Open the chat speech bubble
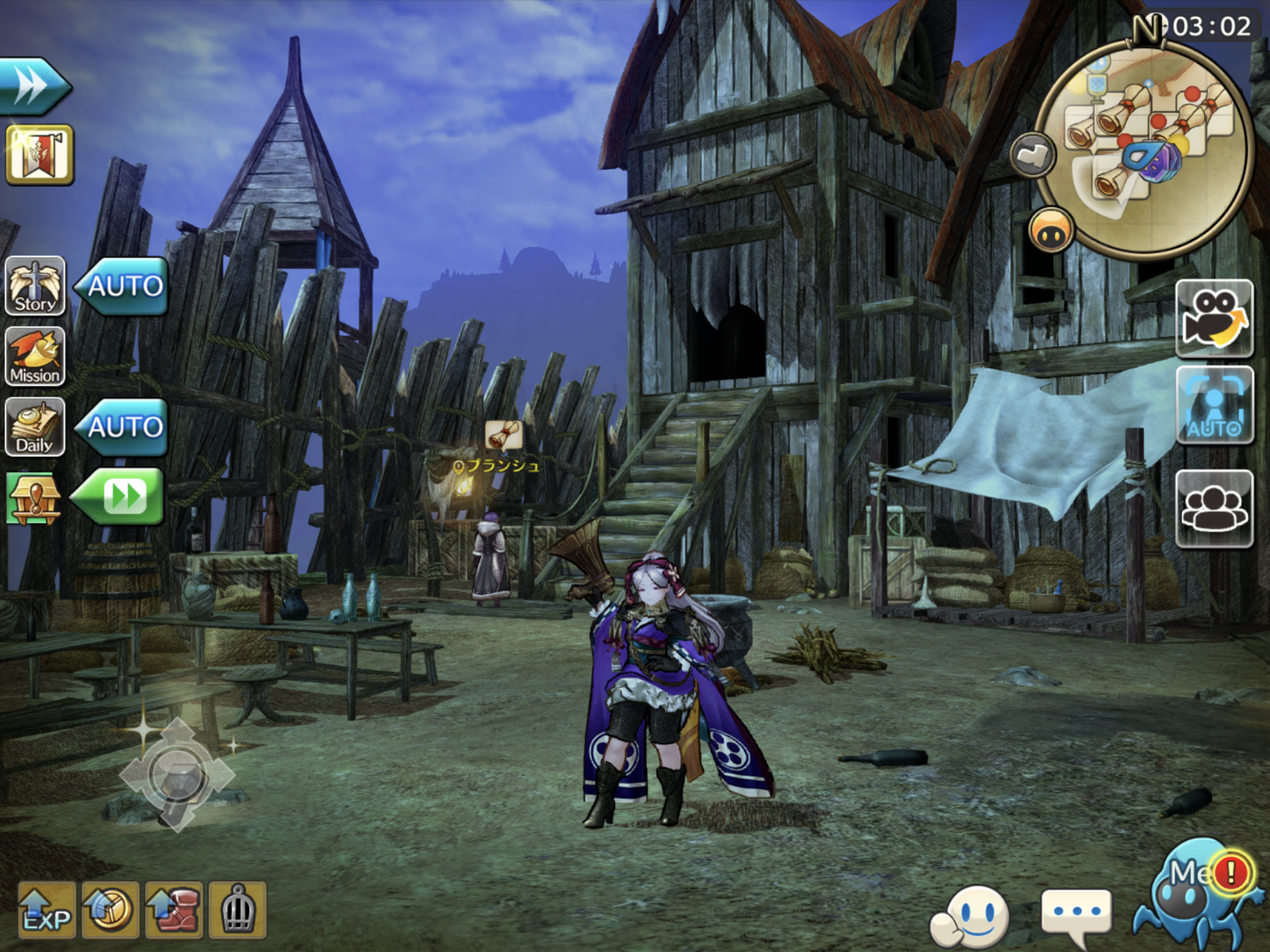The height and width of the screenshot is (952, 1270). coord(1075,916)
